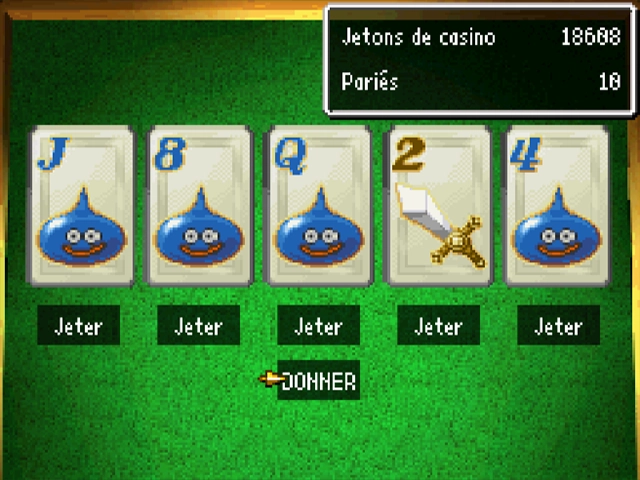
Task: Select the Jack slime card
Action: pyautogui.click(x=80, y=207)
